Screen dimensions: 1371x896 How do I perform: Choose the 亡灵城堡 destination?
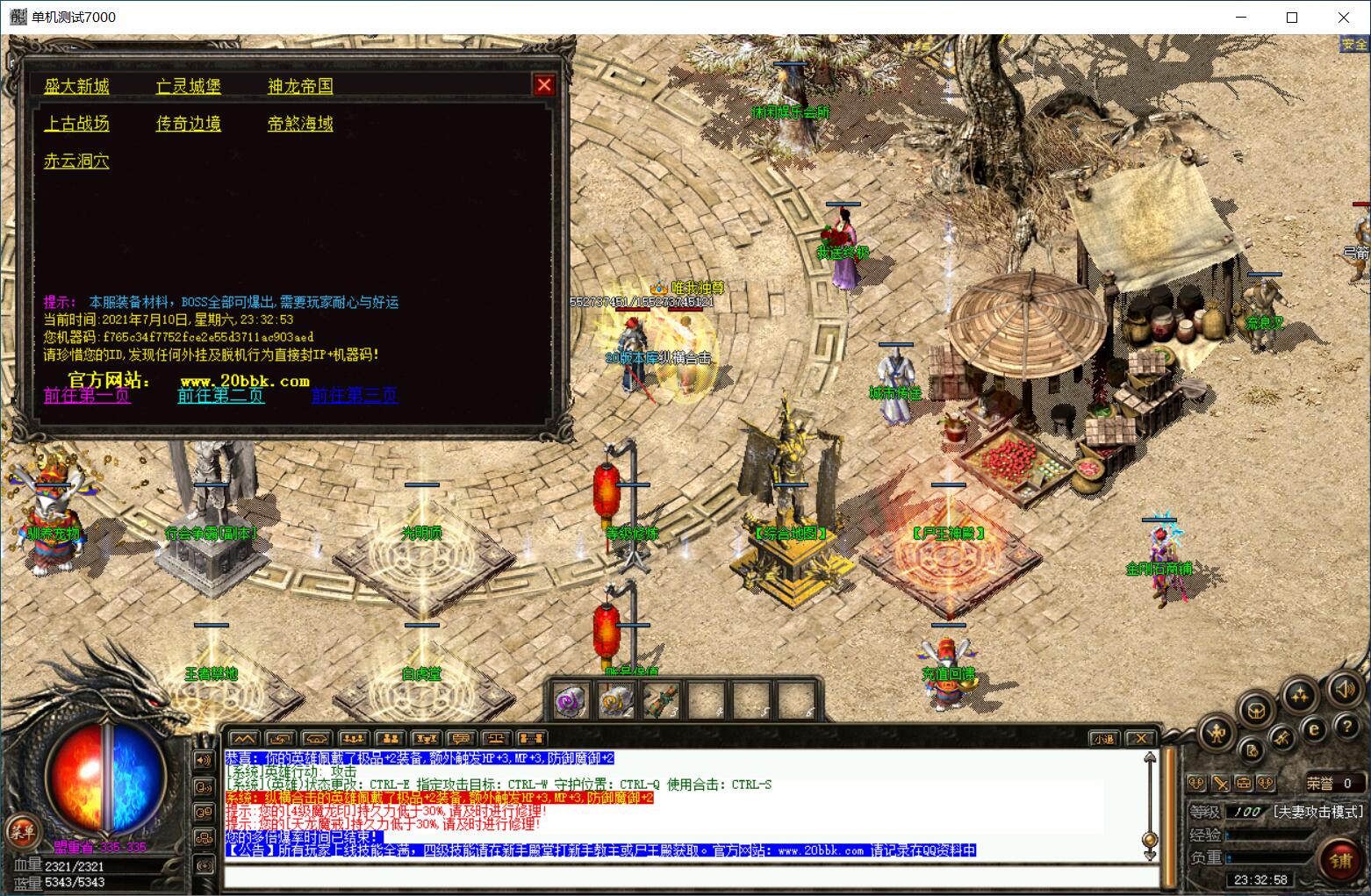pyautogui.click(x=189, y=86)
